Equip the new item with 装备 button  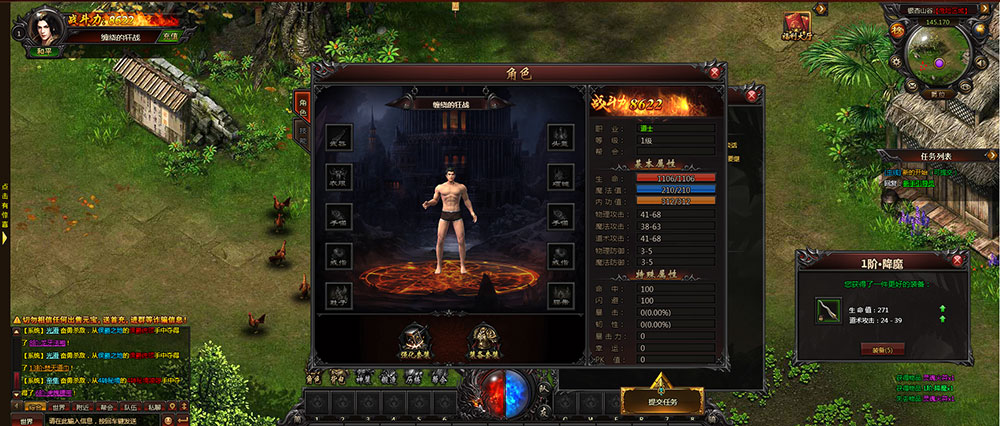(882, 349)
